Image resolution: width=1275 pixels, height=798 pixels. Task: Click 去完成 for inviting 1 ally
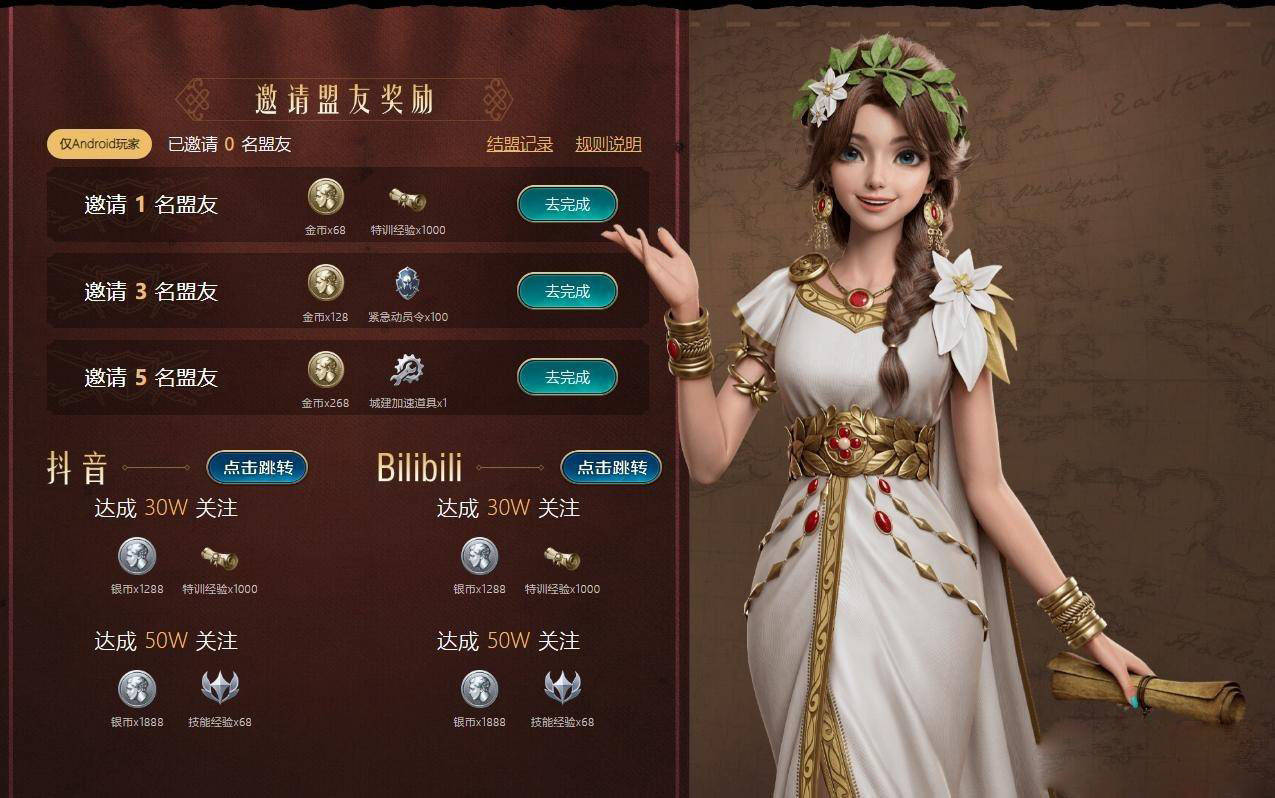tap(567, 205)
